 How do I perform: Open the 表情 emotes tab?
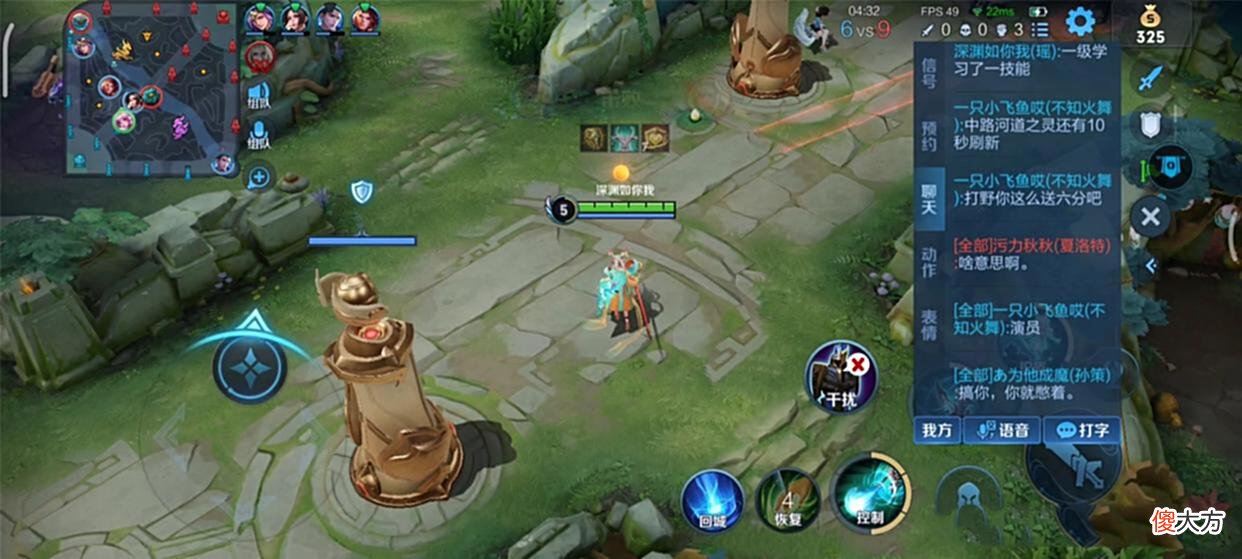(x=929, y=325)
